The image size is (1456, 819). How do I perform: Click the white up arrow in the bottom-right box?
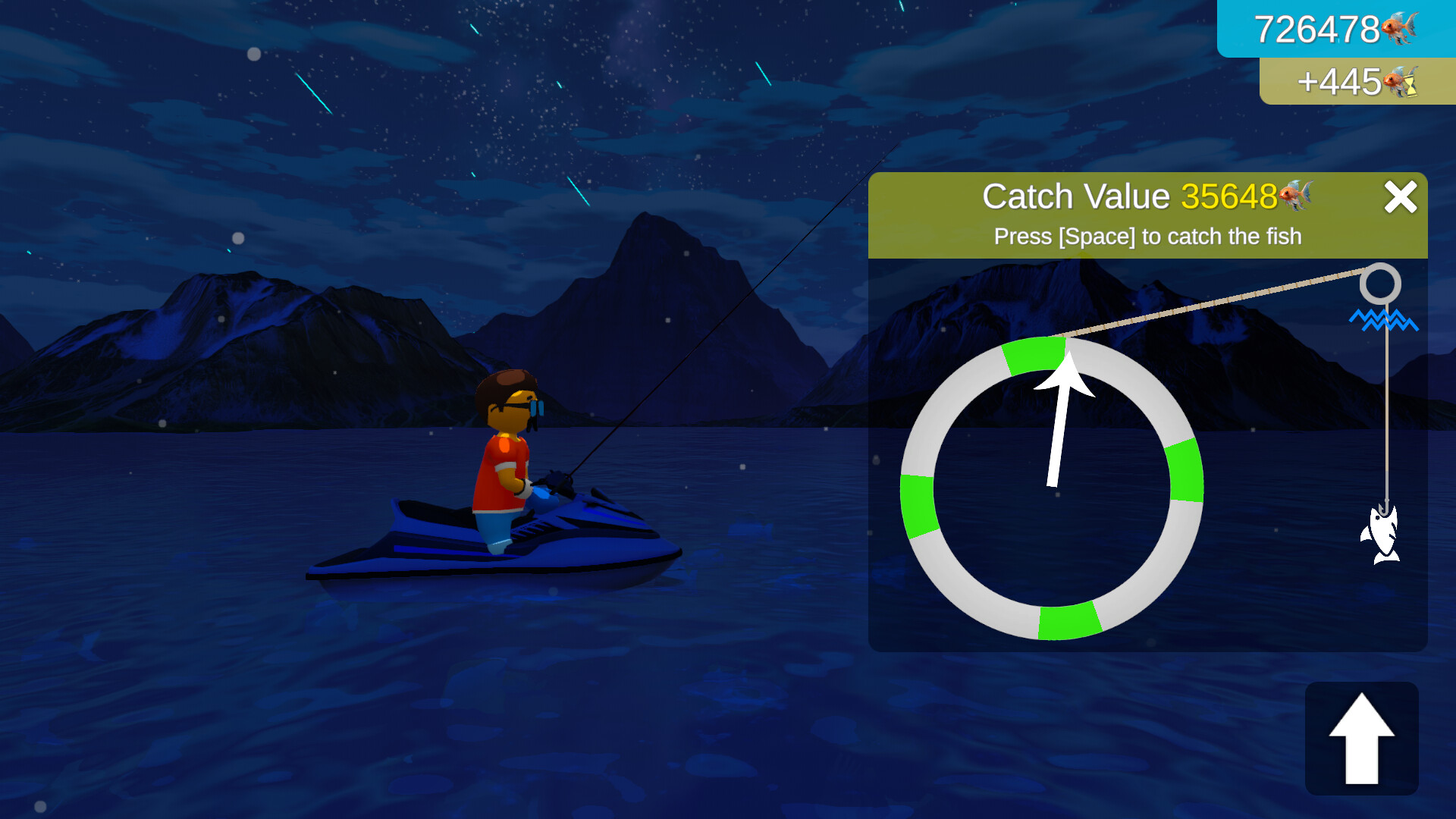[x=1361, y=739]
